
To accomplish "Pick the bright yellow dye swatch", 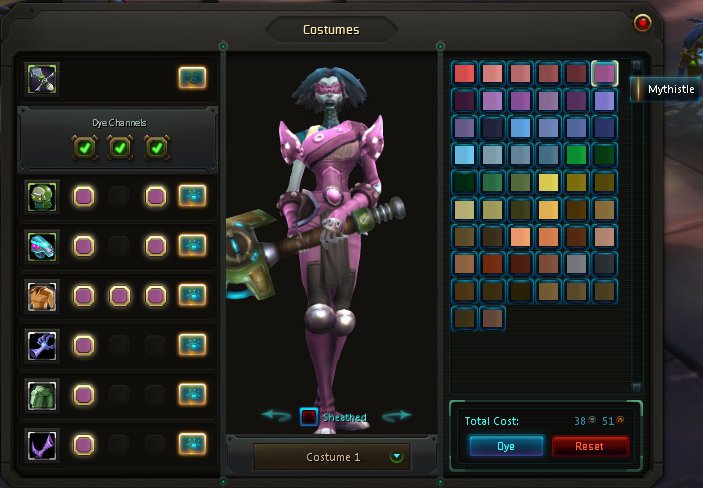I will tap(548, 183).
